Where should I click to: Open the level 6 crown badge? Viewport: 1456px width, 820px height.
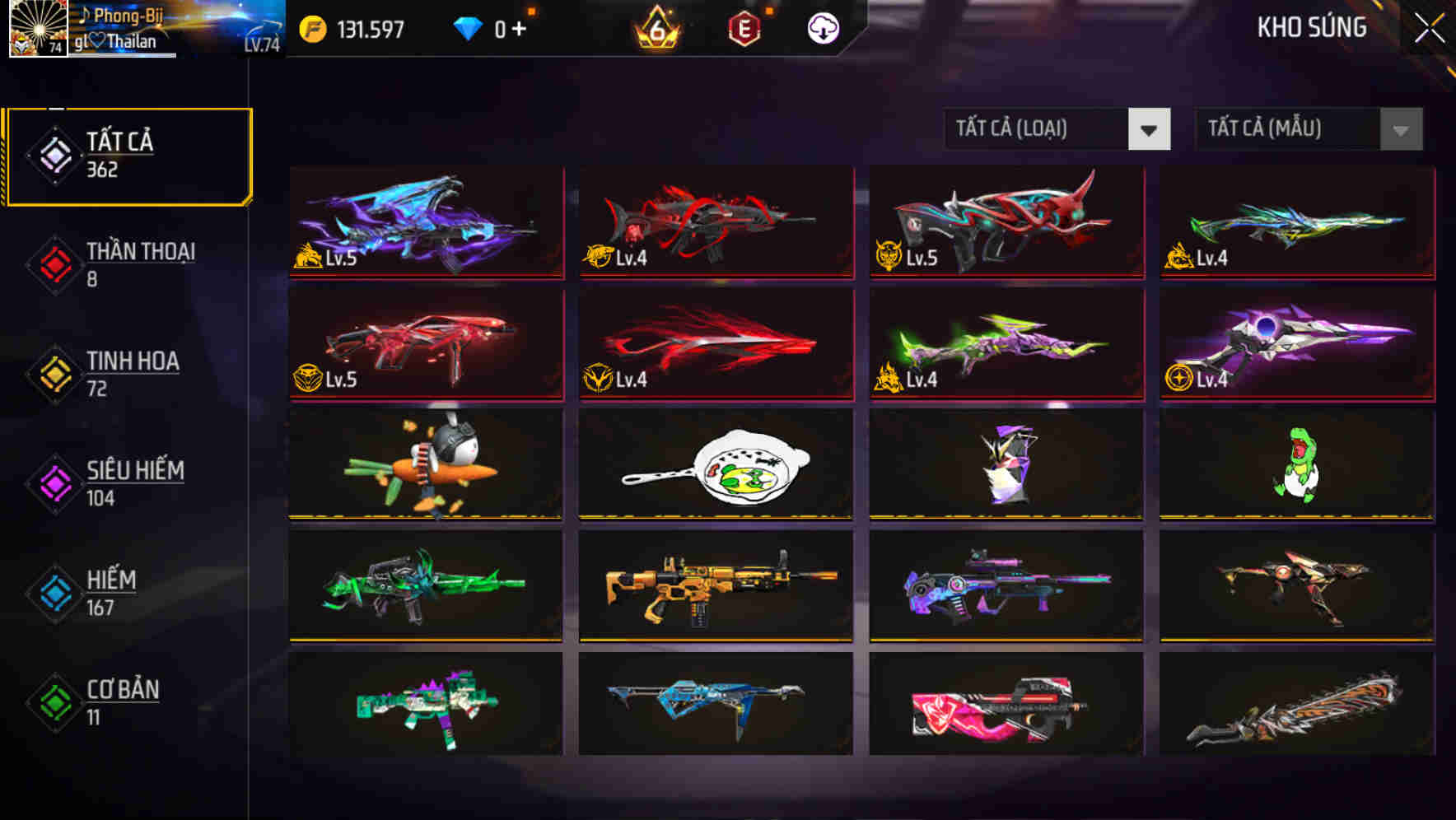(655, 27)
